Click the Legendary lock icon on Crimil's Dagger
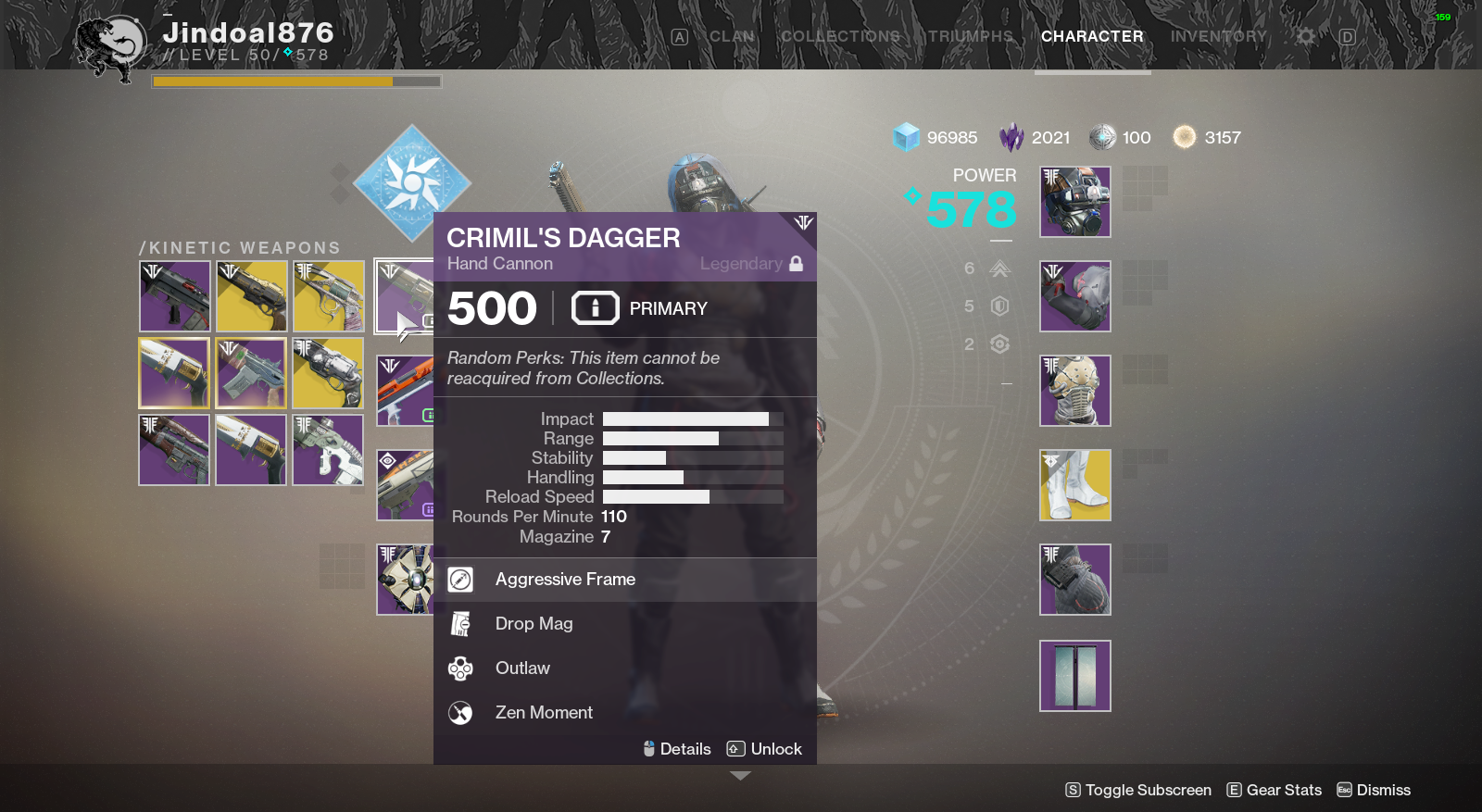Screen dimensions: 1482x812 coord(795,263)
